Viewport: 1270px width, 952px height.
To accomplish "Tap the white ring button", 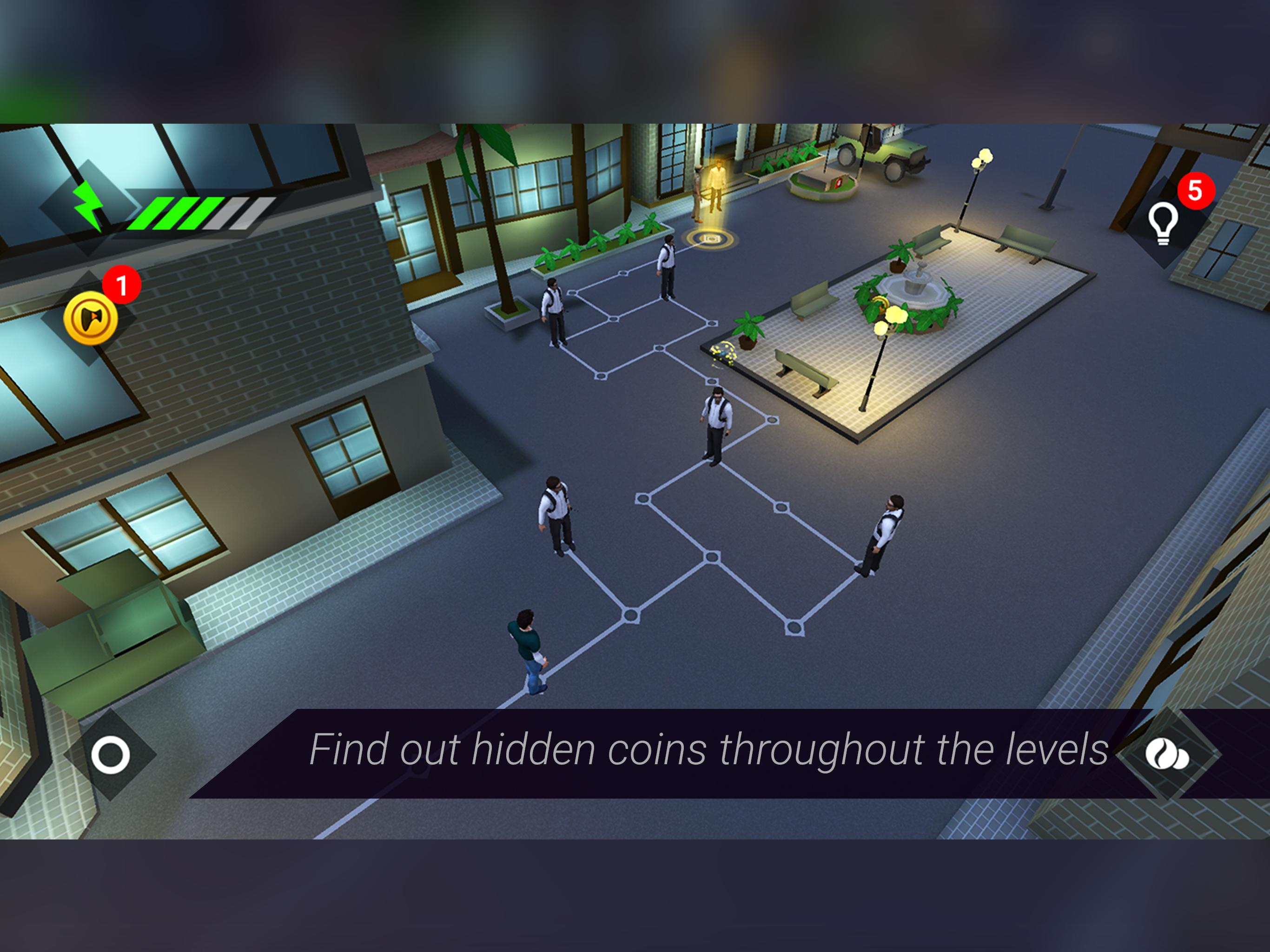I will coord(110,754).
